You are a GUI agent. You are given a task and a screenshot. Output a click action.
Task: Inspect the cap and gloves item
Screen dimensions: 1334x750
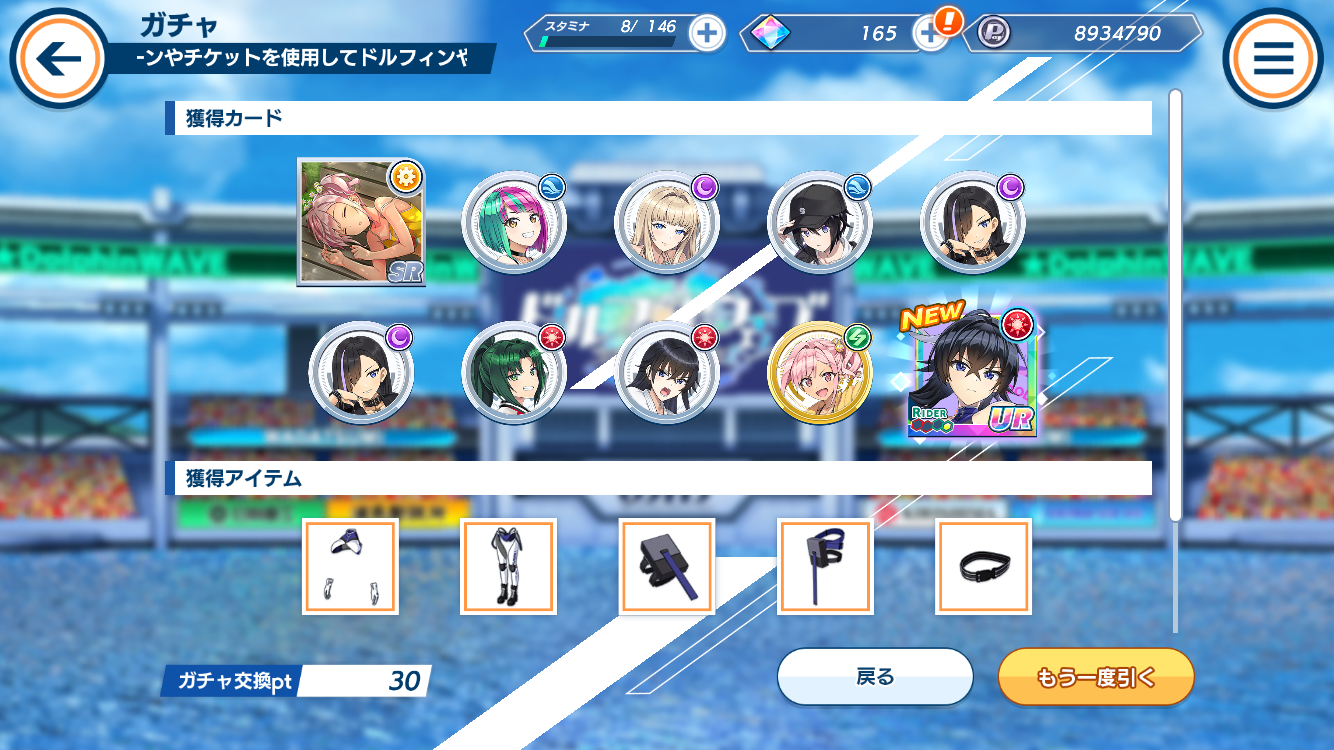(350, 566)
